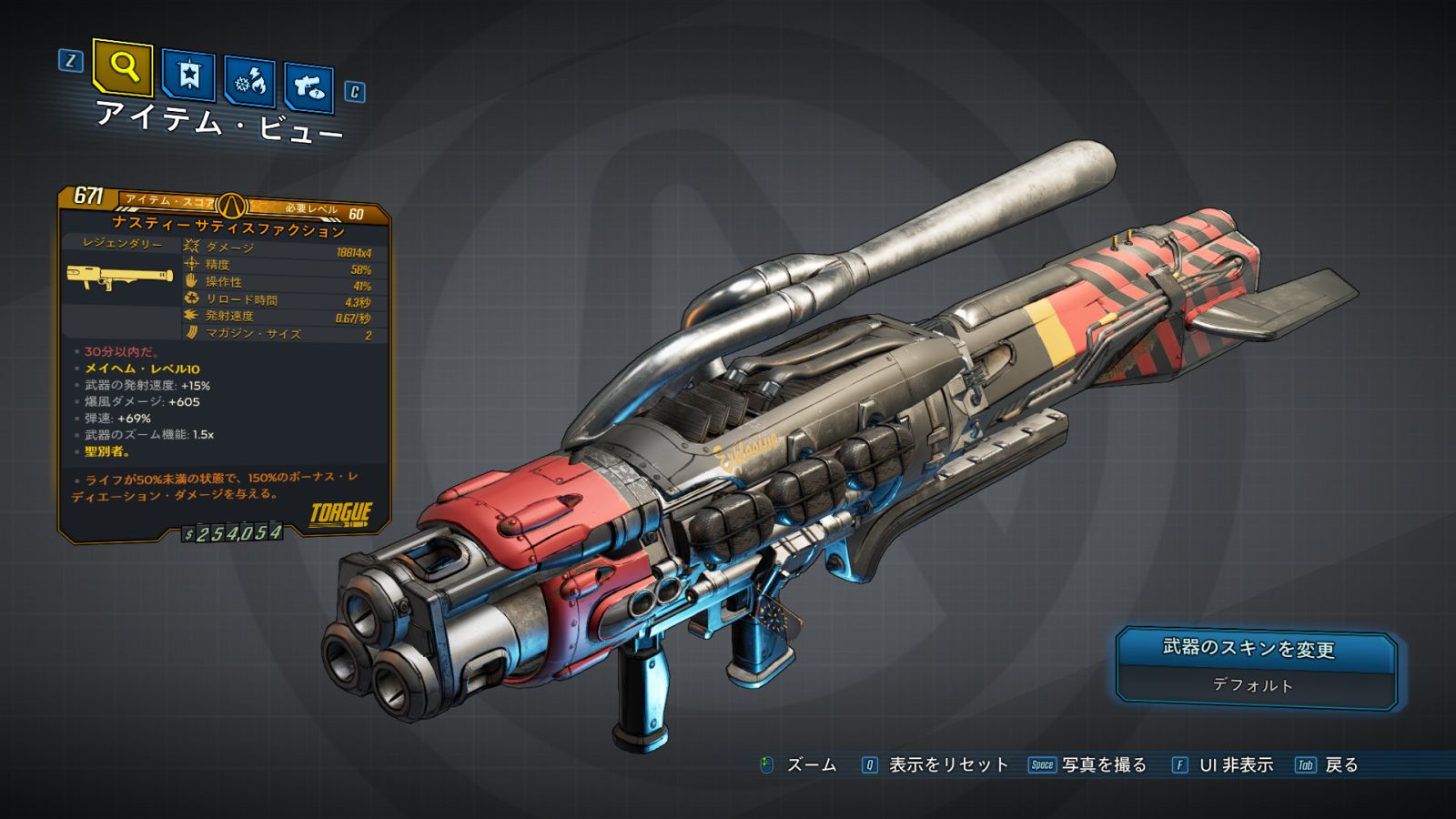Select the magnifying glass inspect tab
Screen dimensions: 1456x819
tap(123, 67)
